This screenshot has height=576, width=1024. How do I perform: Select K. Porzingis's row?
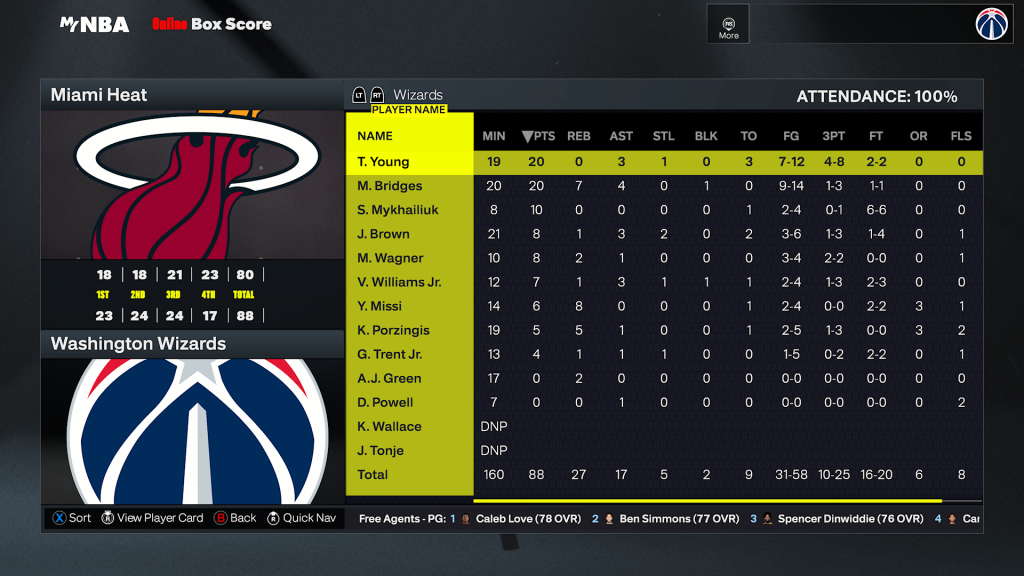point(394,330)
